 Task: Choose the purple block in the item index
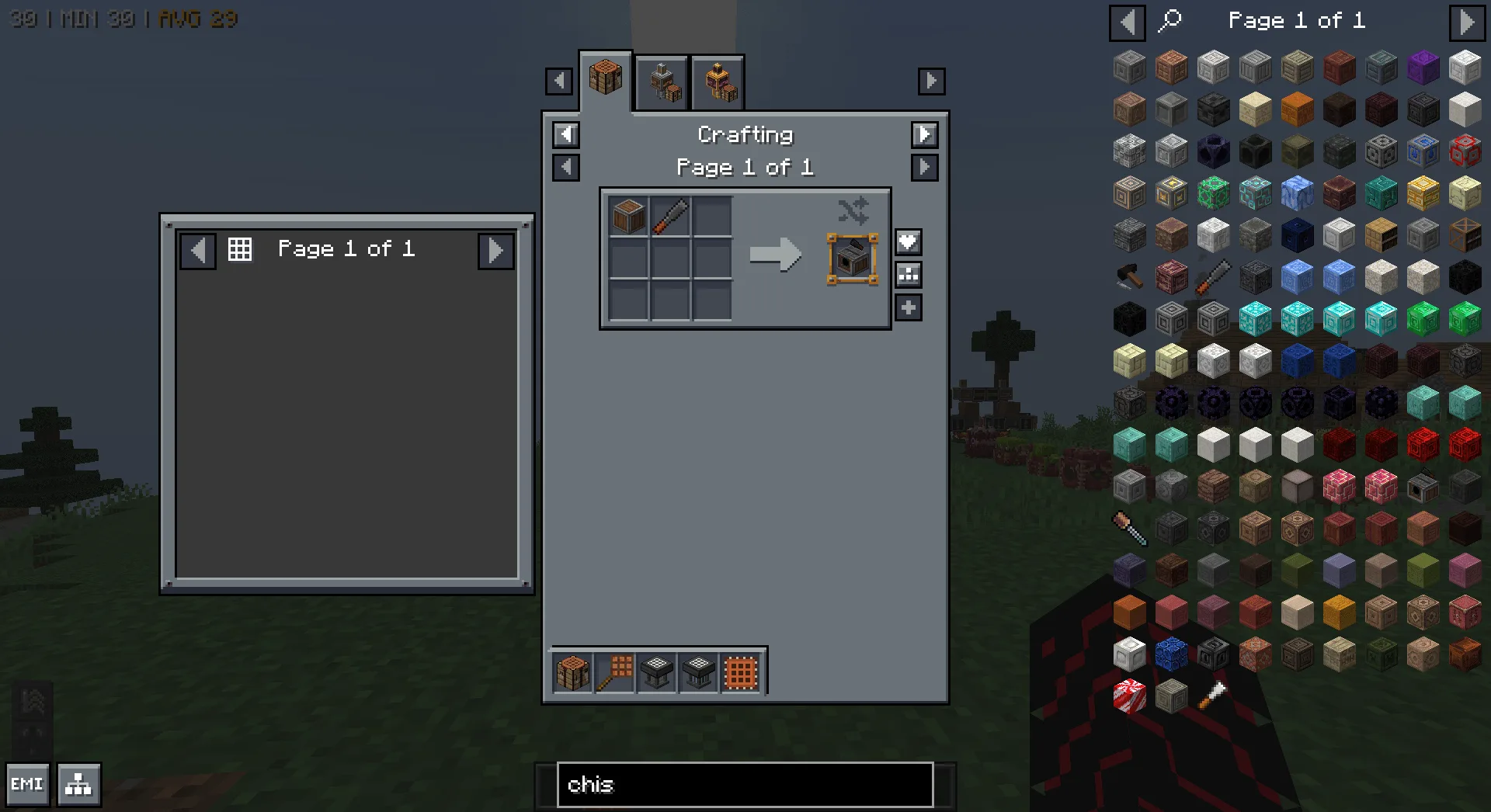1423,68
